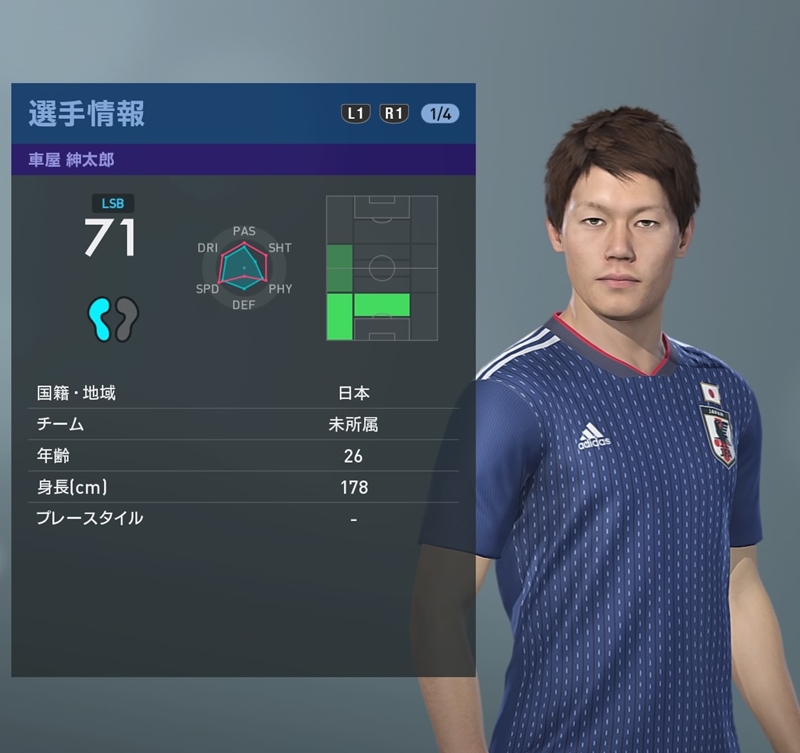Select the 国籍・地域 row
The width and height of the screenshot is (800, 753).
tap(243, 393)
